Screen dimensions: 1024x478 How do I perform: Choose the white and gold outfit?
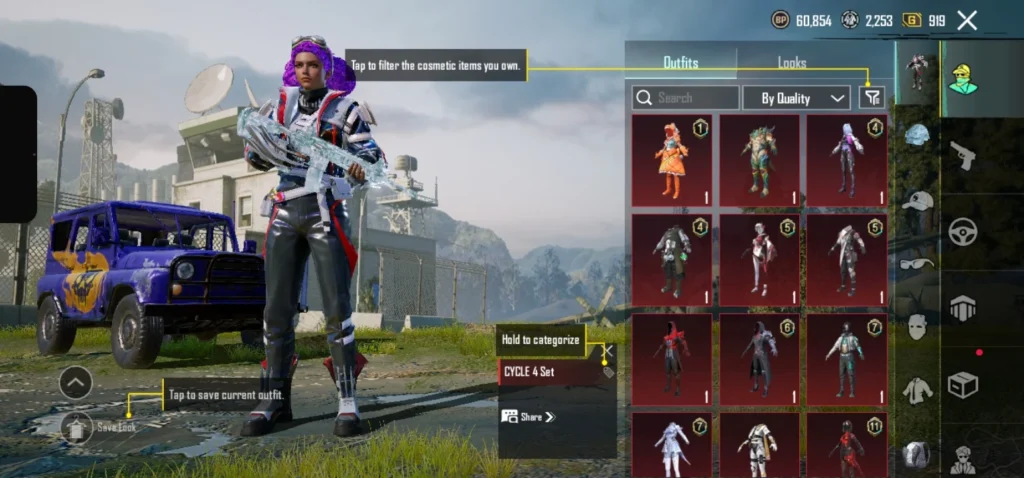tap(759, 445)
